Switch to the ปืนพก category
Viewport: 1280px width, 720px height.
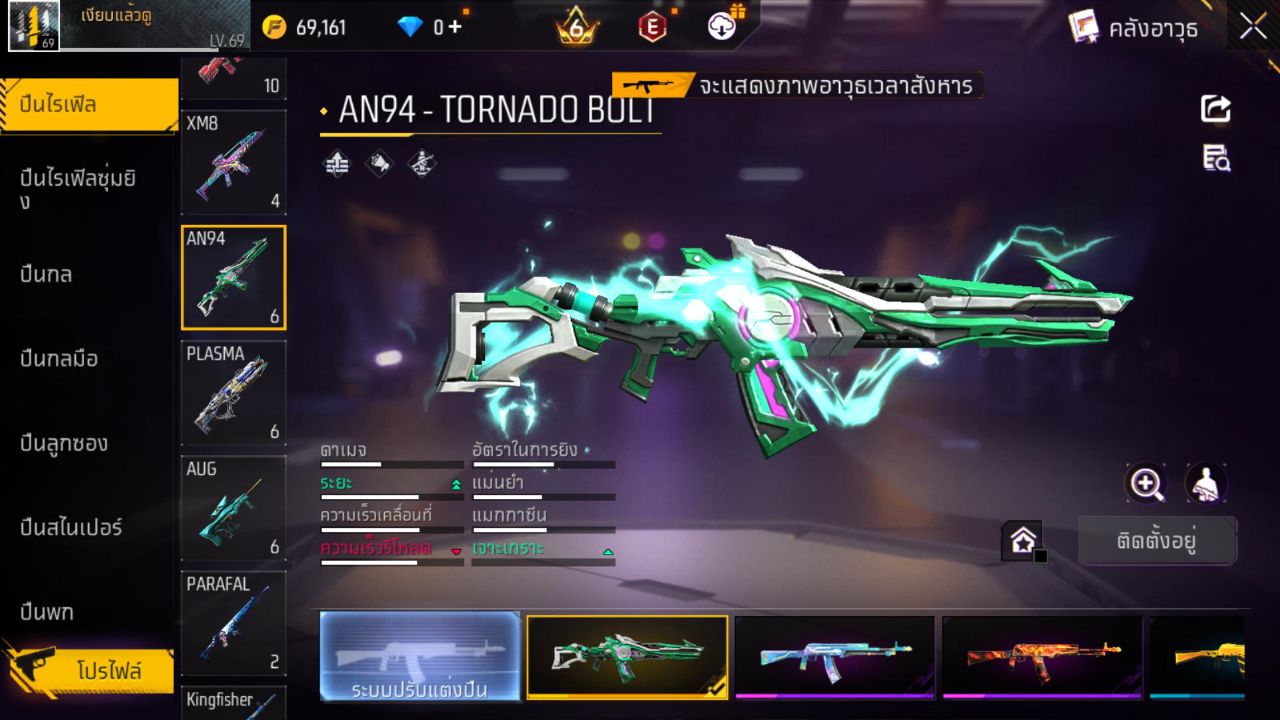click(x=46, y=612)
